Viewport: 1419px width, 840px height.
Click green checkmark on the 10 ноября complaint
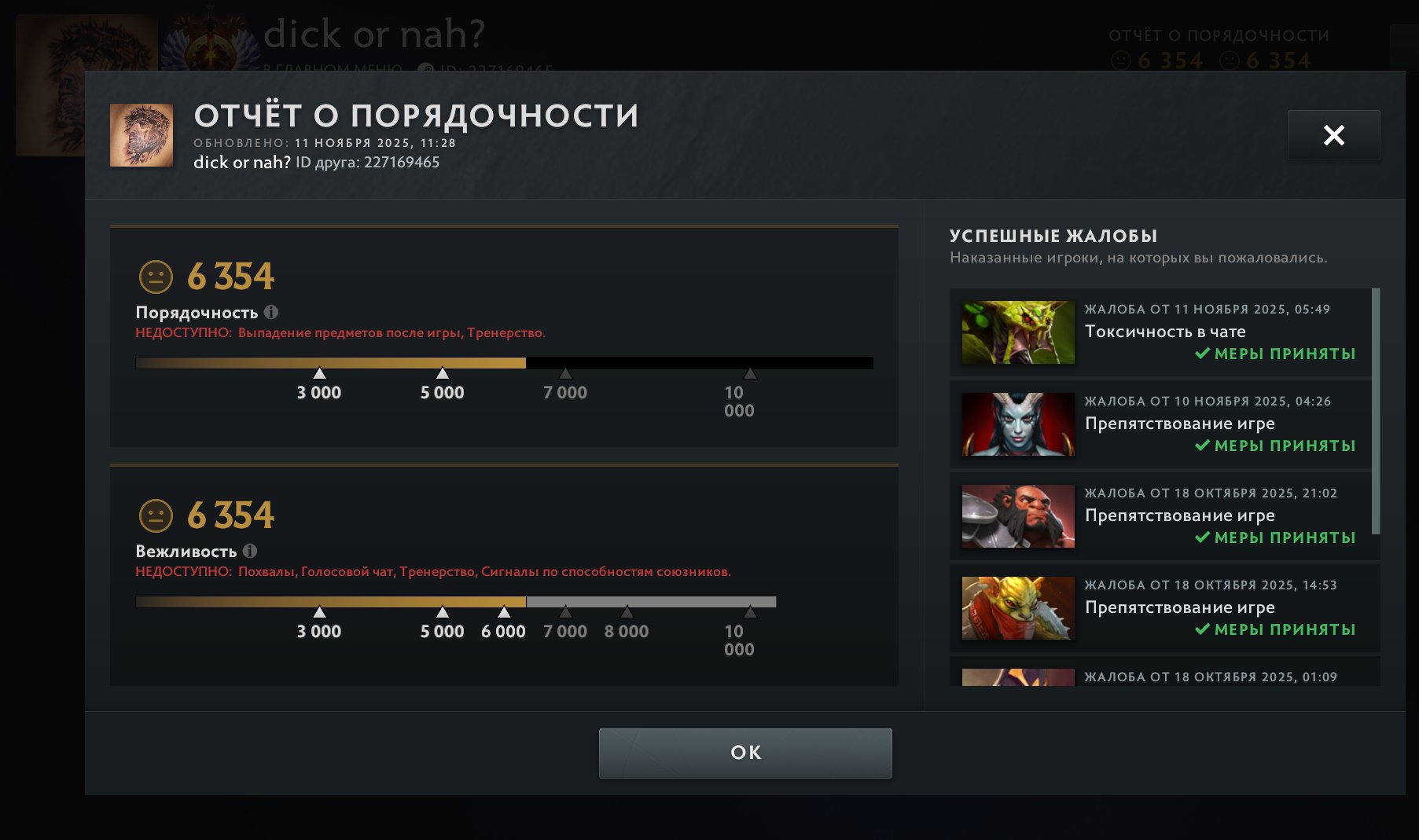coord(1204,446)
